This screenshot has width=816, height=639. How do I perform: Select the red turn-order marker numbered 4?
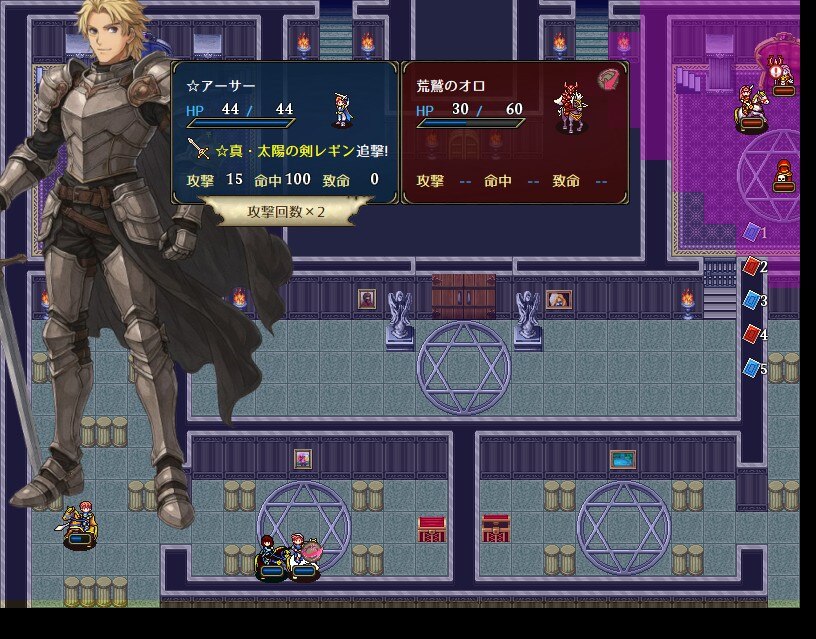pyautogui.click(x=752, y=334)
